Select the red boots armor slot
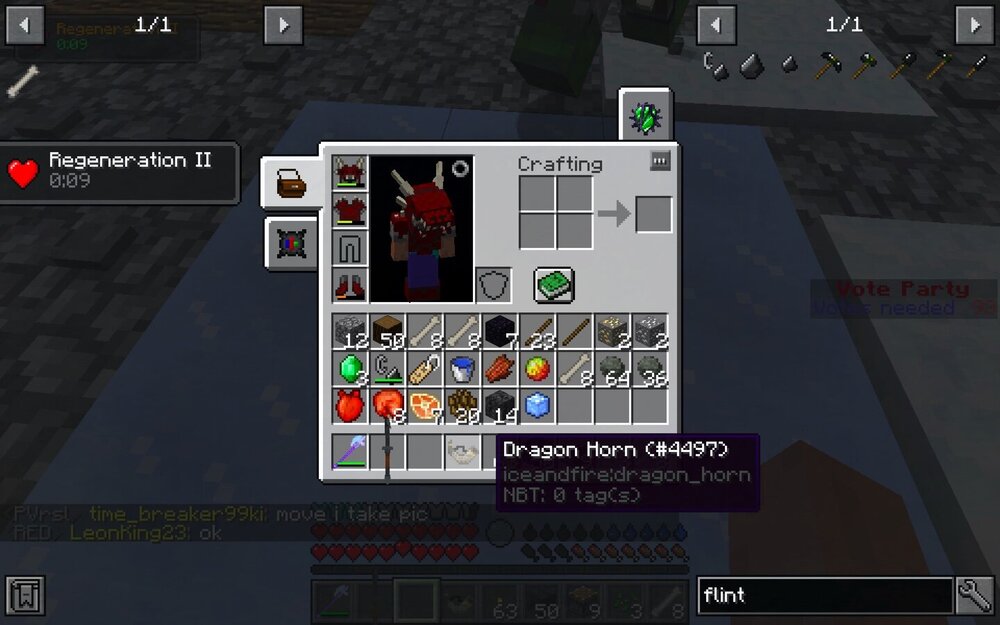The image size is (1000, 625). [x=350, y=285]
